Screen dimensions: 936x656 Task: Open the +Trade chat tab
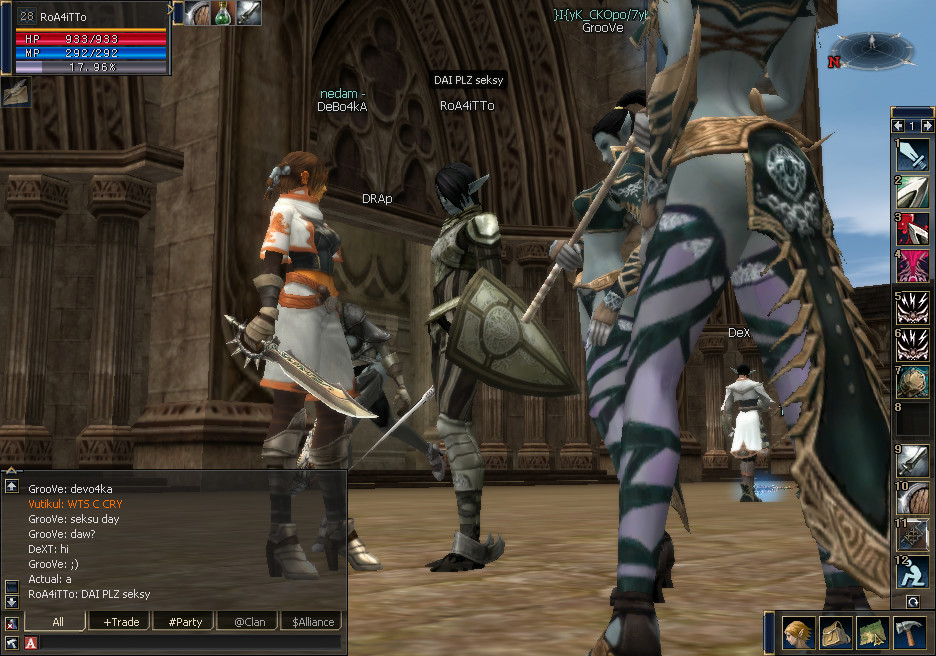point(121,622)
